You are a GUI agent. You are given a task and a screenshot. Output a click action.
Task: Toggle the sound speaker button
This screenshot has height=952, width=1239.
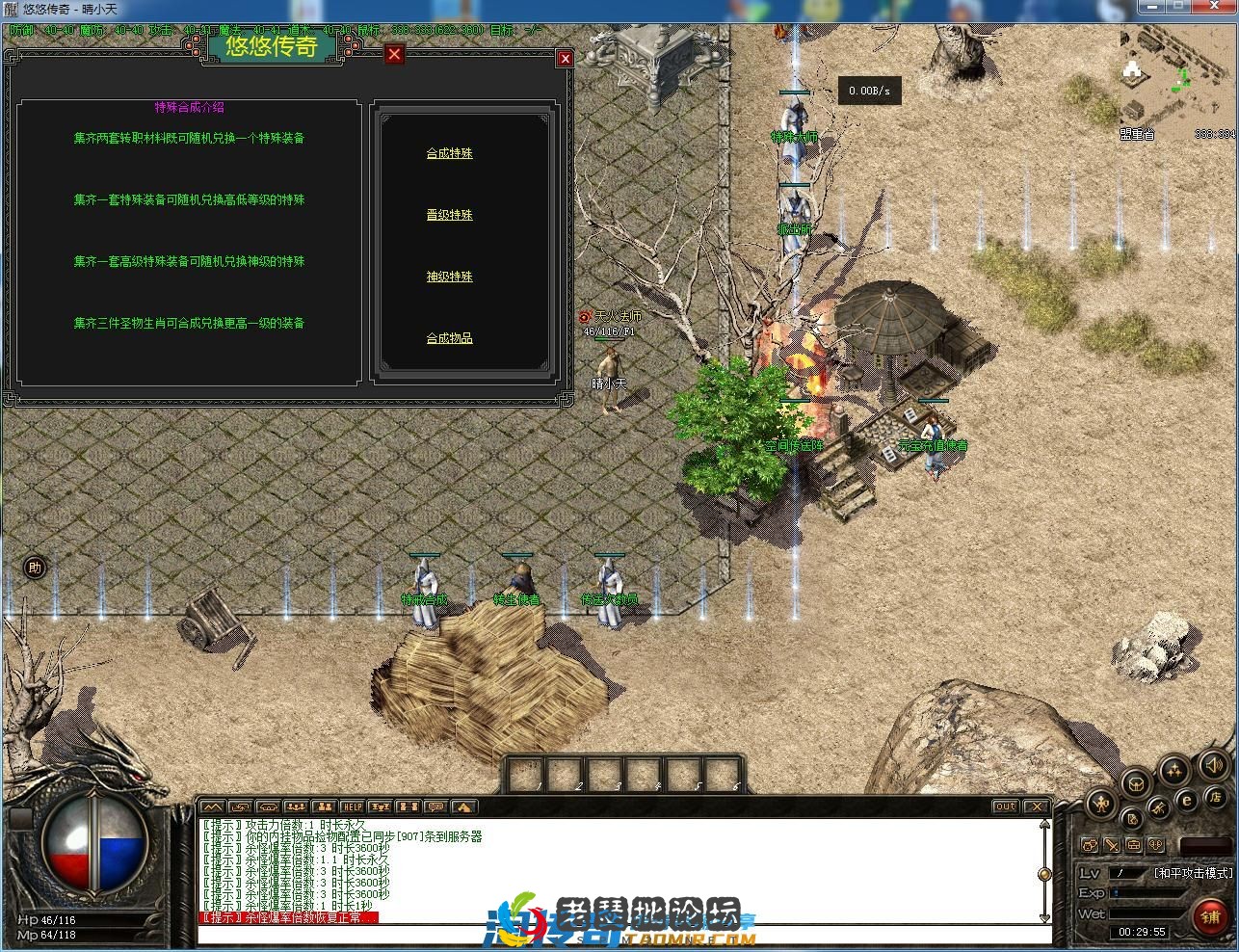coord(1212,765)
